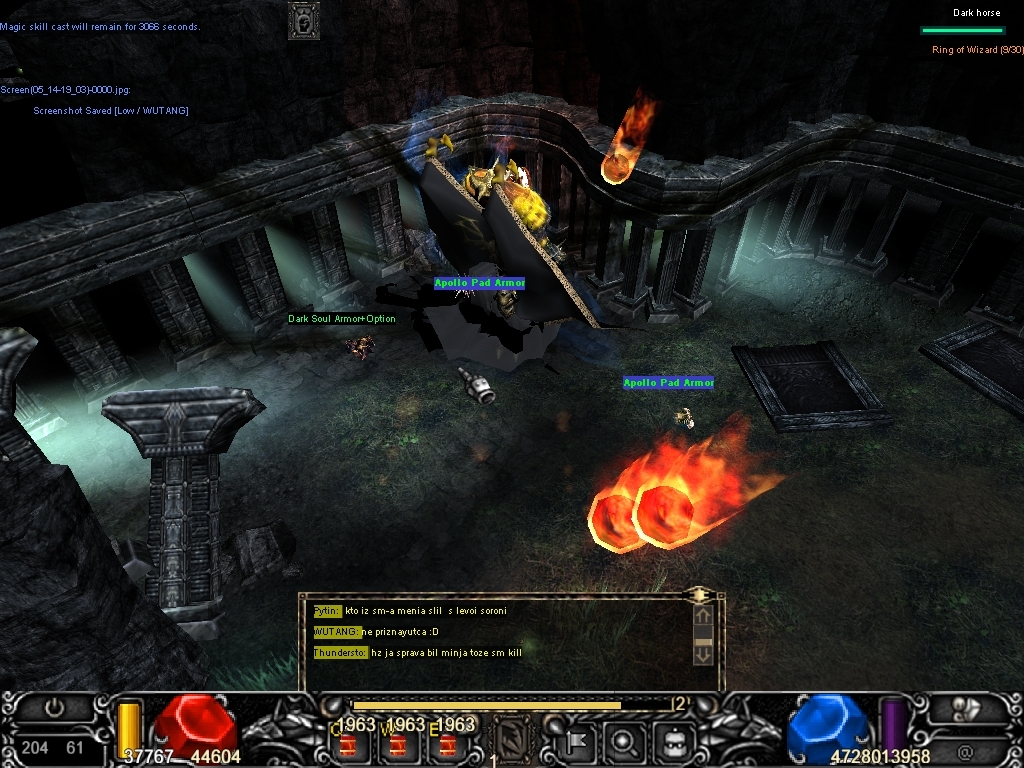Use the E hotkey potion slot
Image resolution: width=1024 pixels, height=768 pixels.
(x=446, y=745)
